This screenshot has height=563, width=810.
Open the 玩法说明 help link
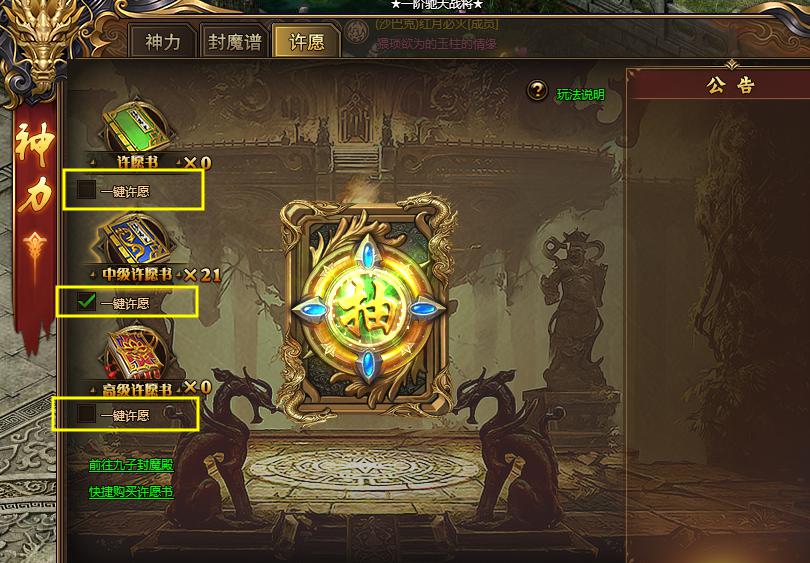pos(581,95)
